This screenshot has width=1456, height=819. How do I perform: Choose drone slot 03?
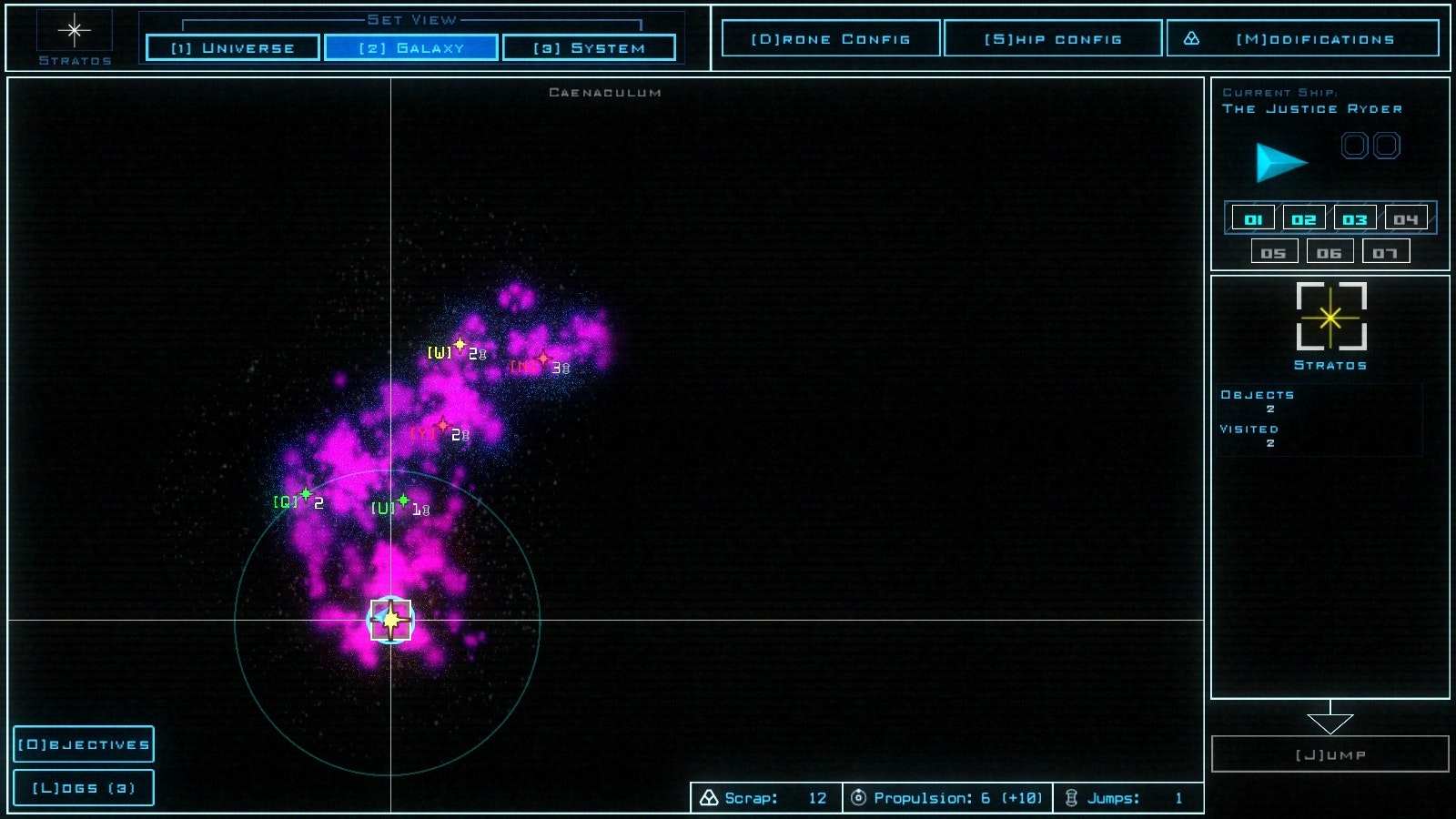1355,219
